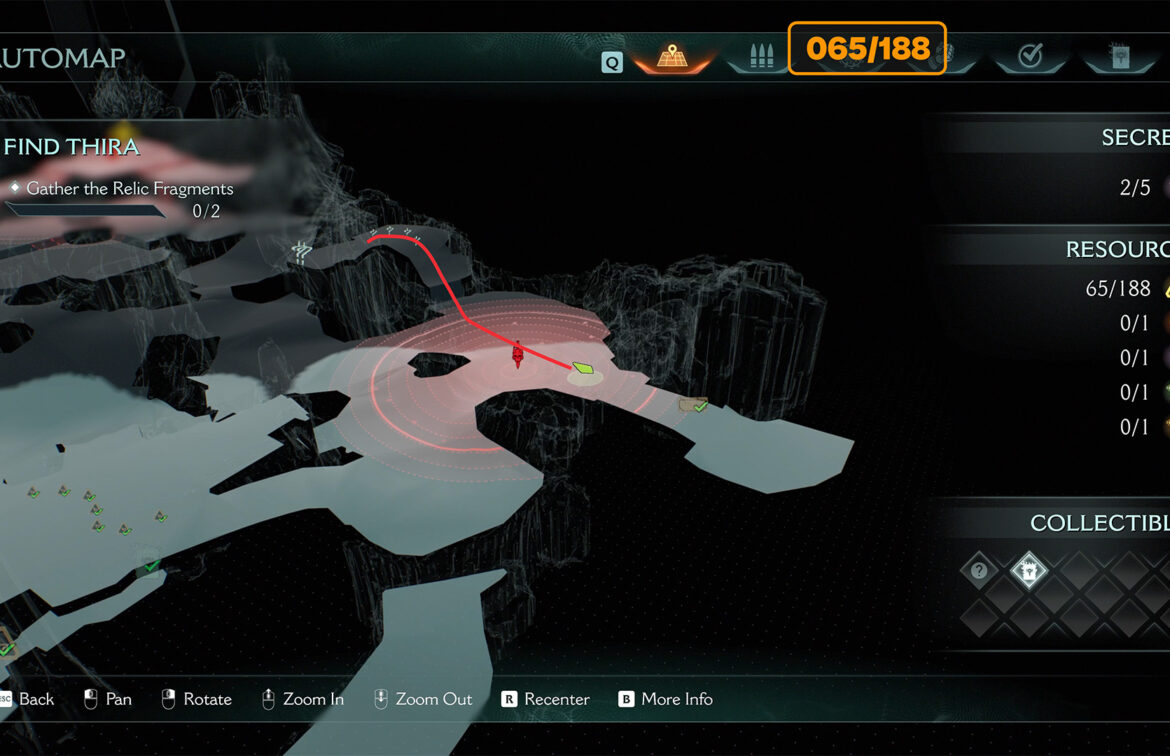Select the unknown question mark collectible
This screenshot has width=1170, height=756.
tap(979, 571)
